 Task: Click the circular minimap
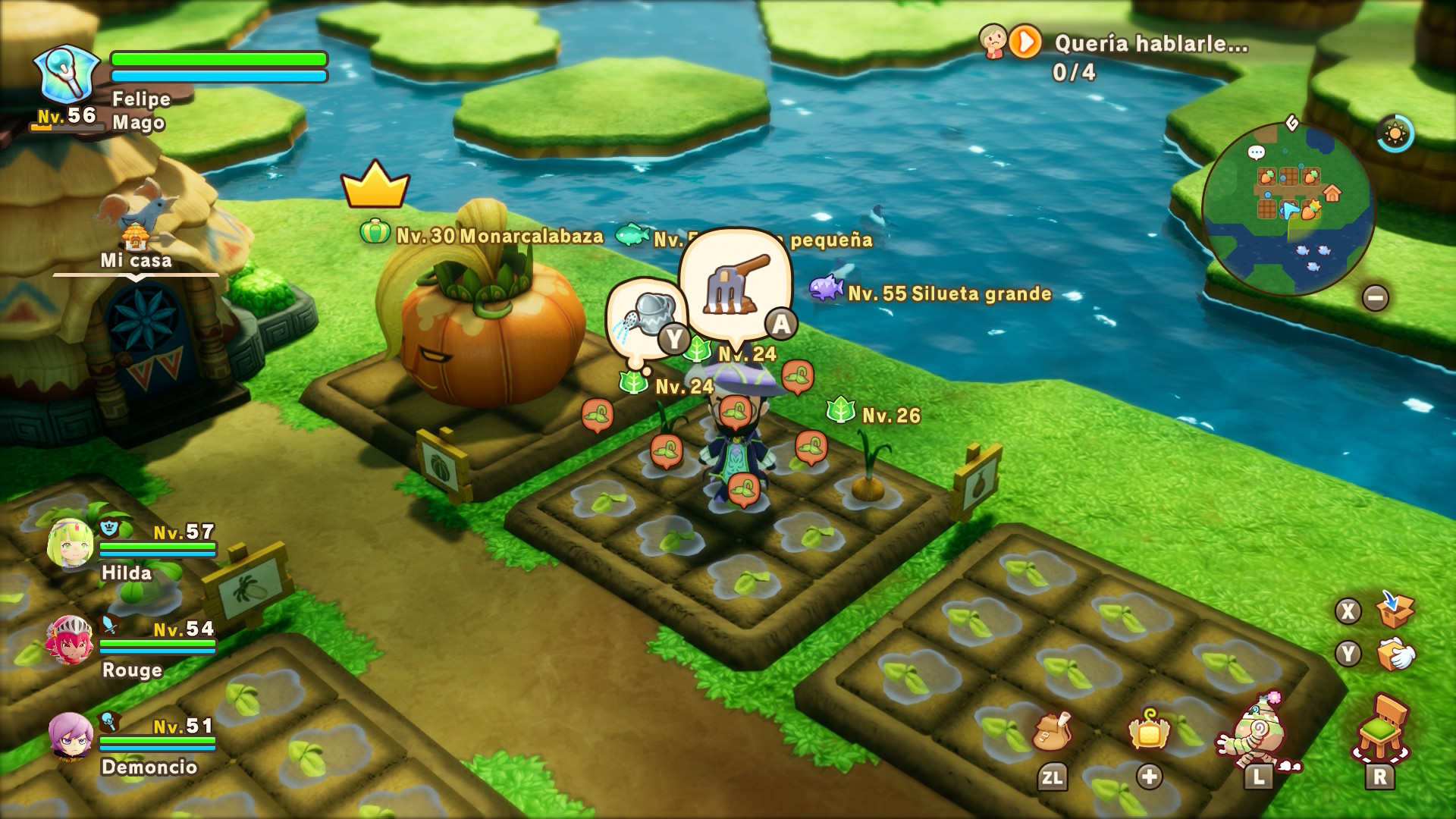(1288, 209)
